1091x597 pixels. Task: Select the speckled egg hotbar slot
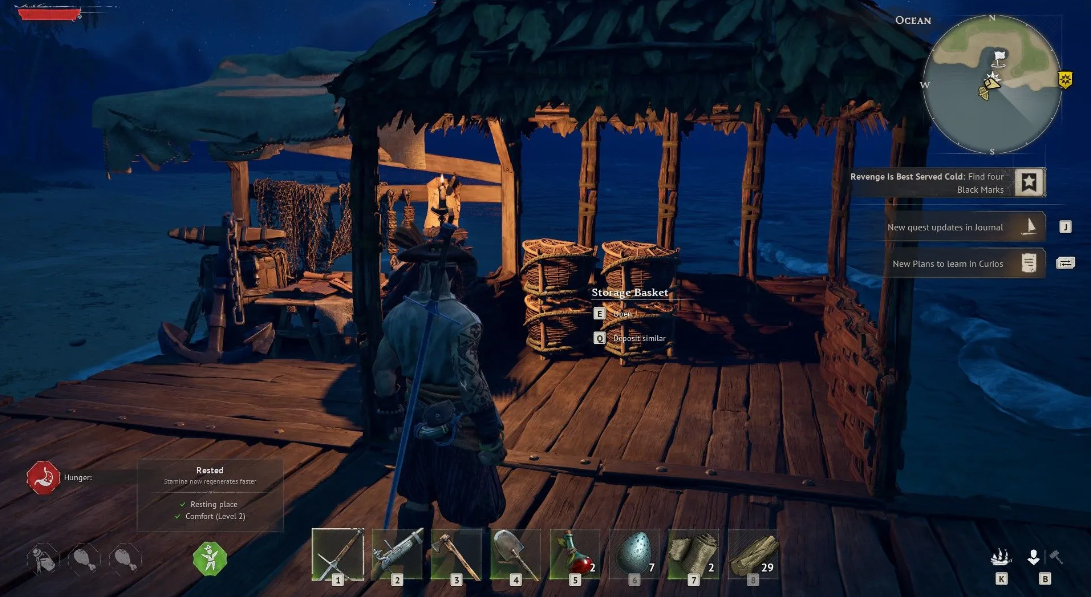(x=634, y=552)
